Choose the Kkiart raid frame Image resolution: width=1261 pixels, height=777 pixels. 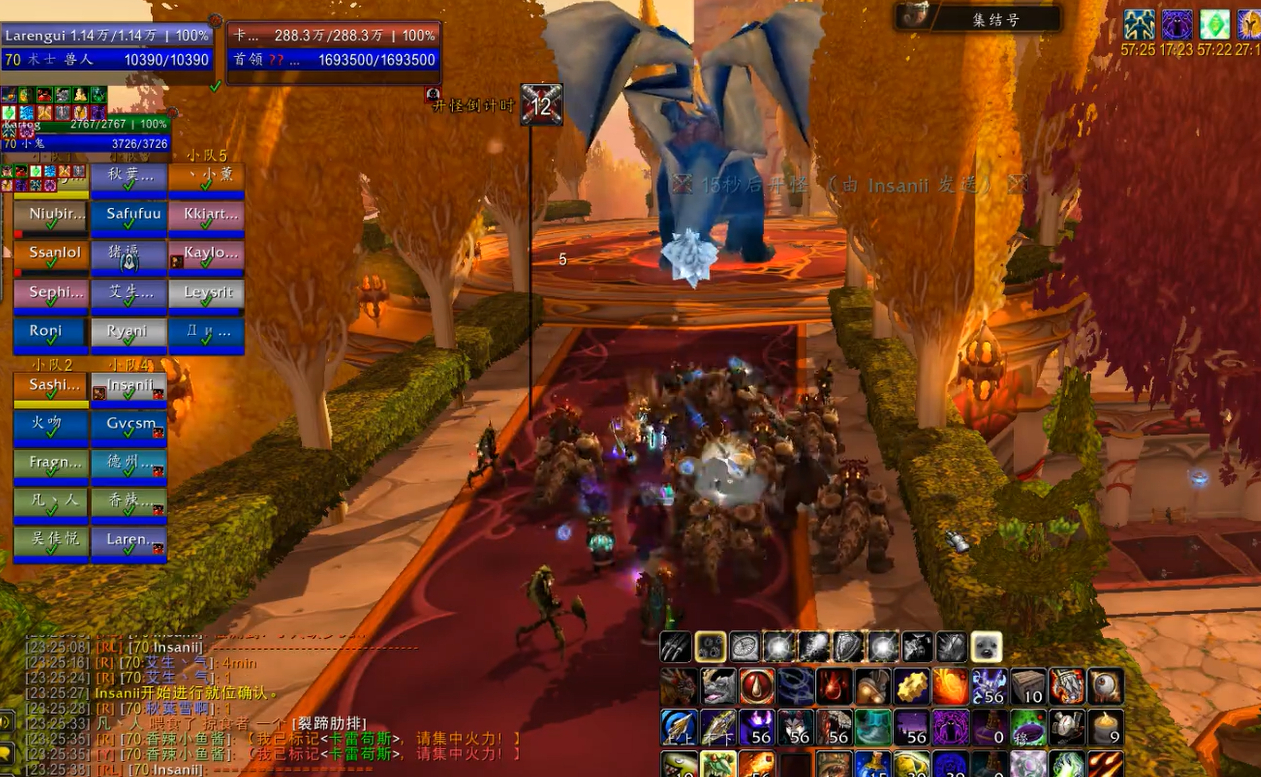(207, 216)
